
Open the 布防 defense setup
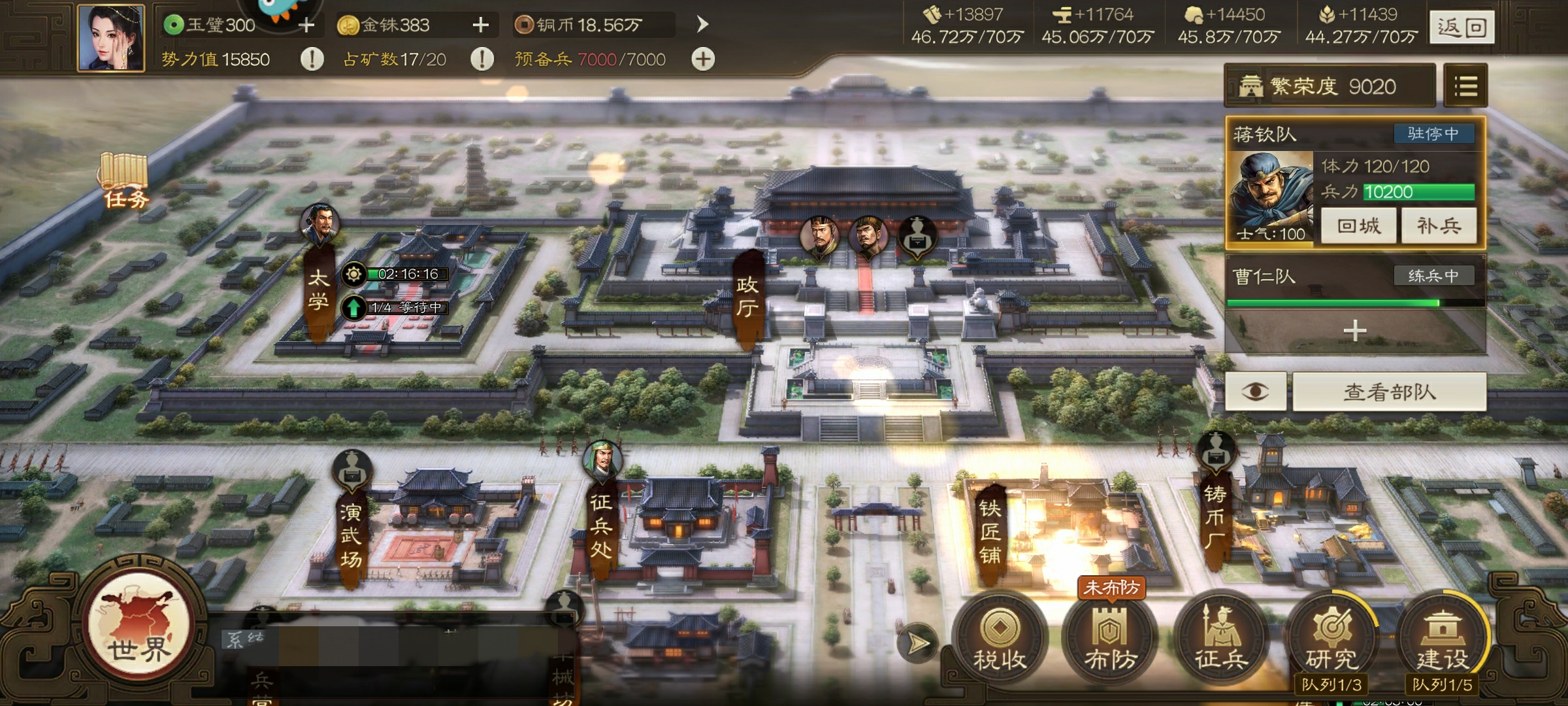pyautogui.click(x=1110, y=638)
